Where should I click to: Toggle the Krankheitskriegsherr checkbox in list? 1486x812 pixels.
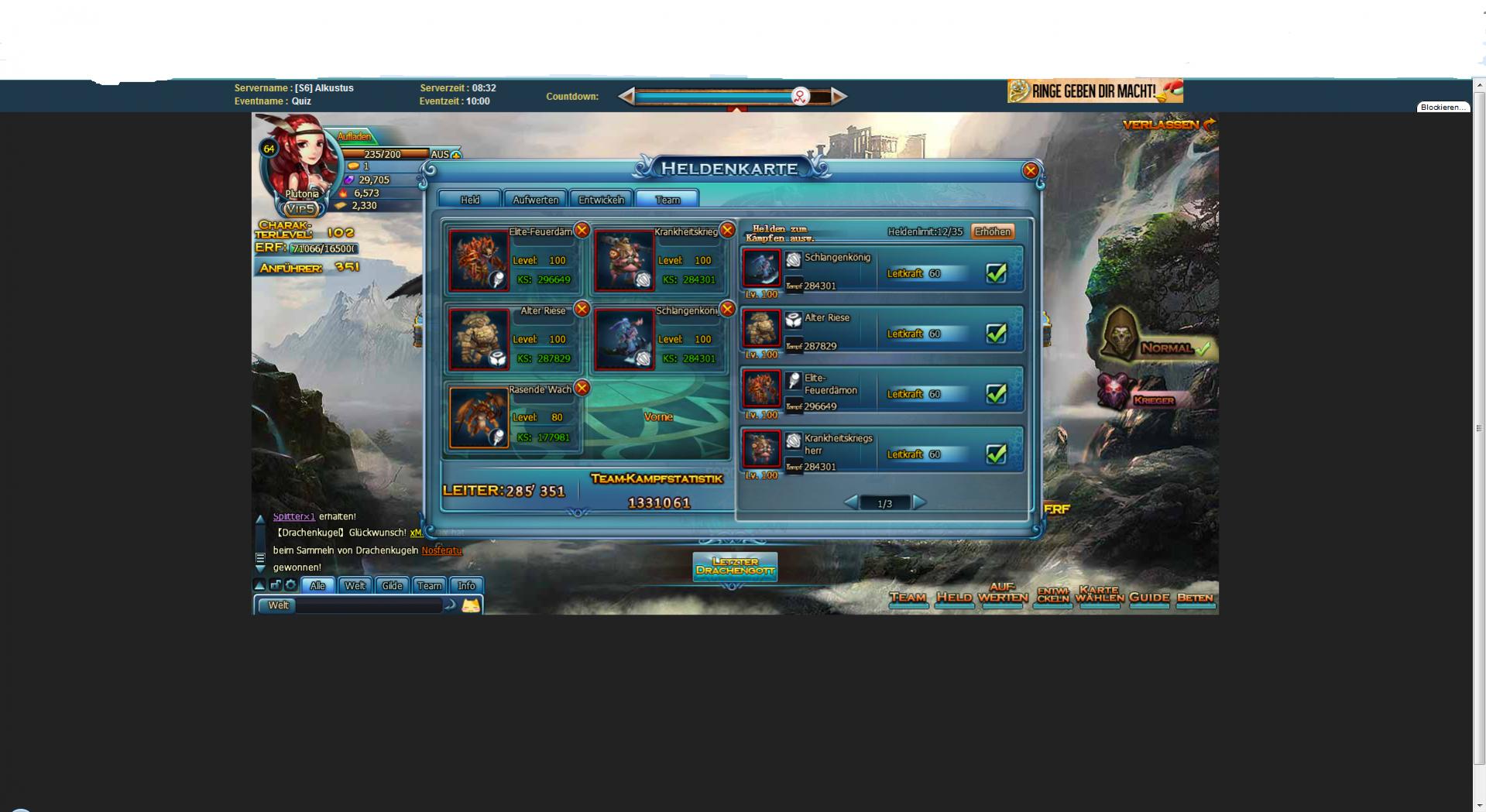click(x=996, y=454)
